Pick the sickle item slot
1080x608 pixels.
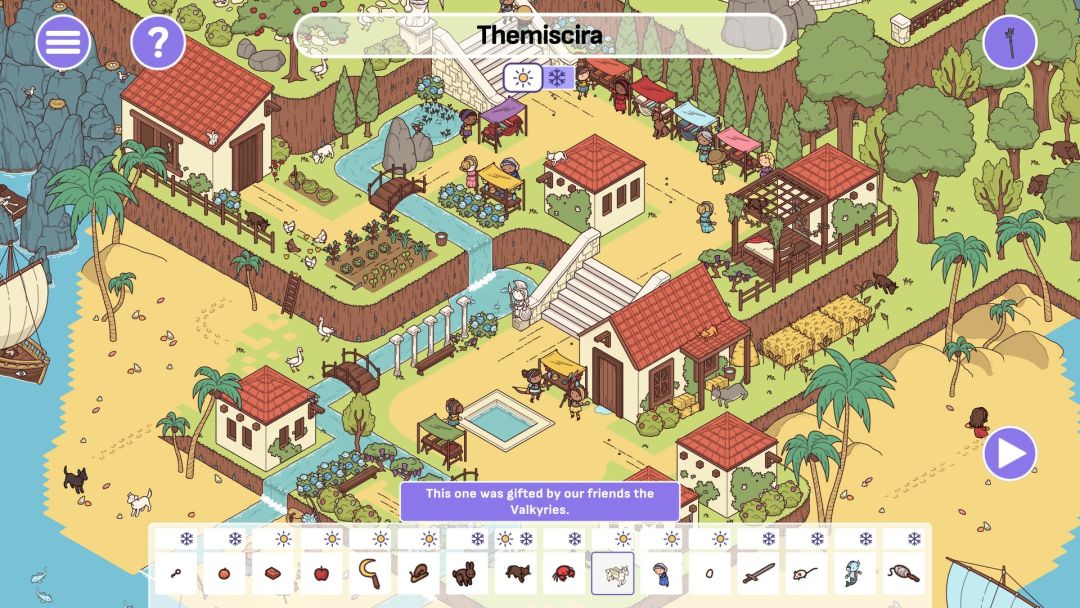[369, 574]
